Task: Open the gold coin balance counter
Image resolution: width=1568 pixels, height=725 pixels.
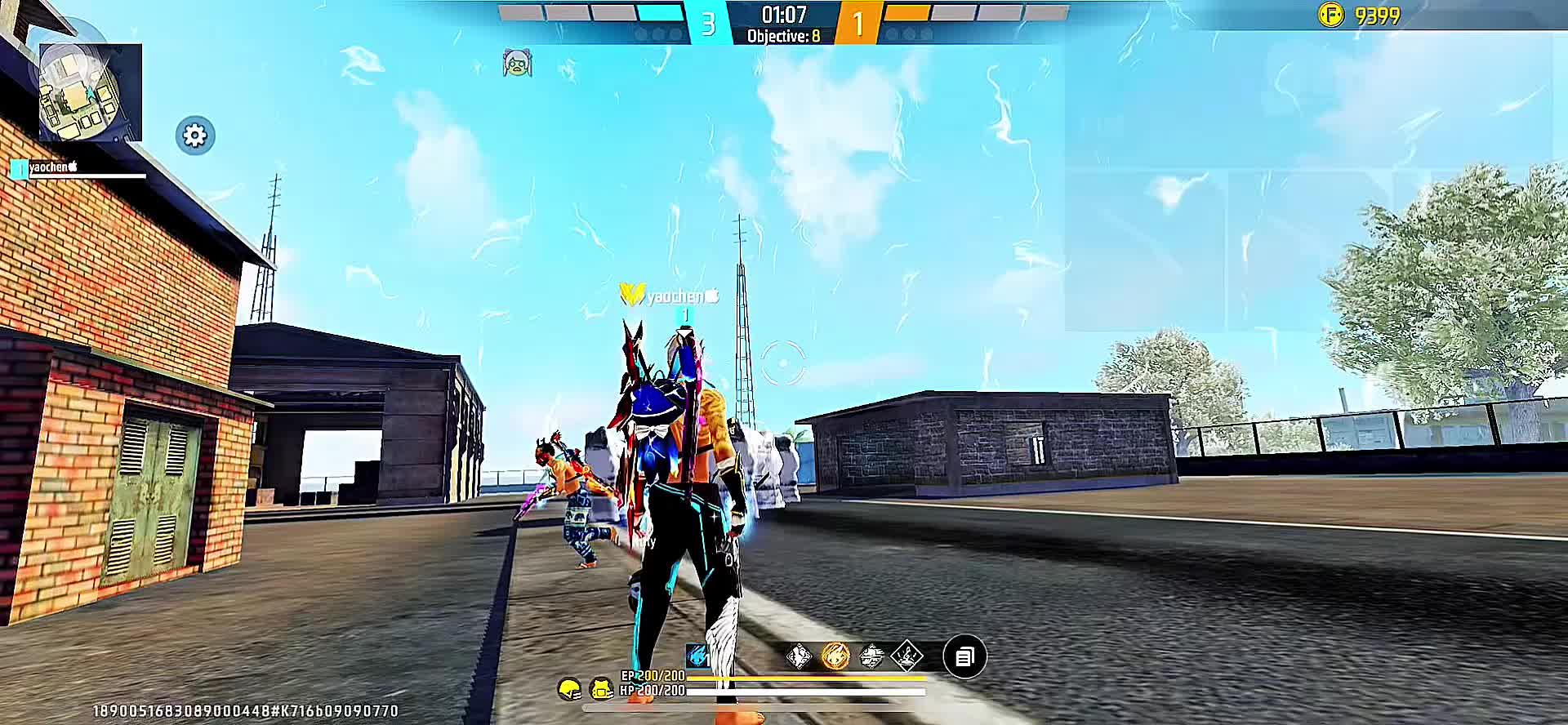Action: [1360, 16]
